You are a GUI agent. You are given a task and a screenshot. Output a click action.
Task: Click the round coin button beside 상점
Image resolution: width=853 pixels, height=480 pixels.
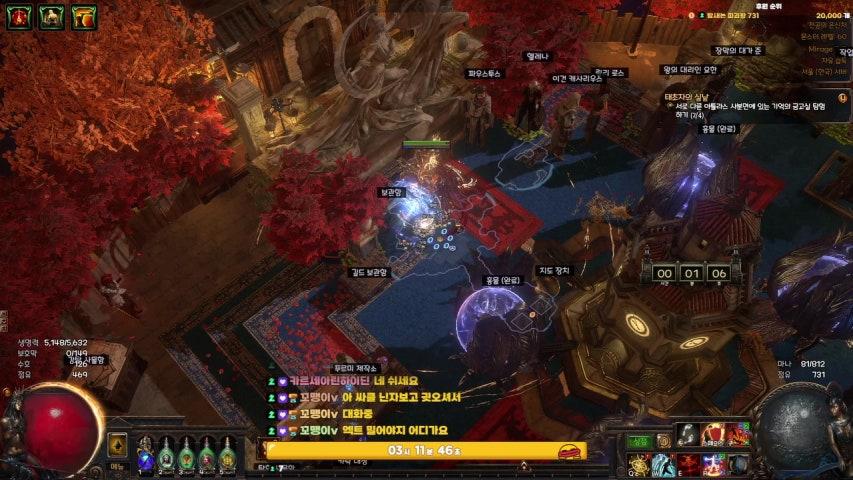tap(663, 441)
